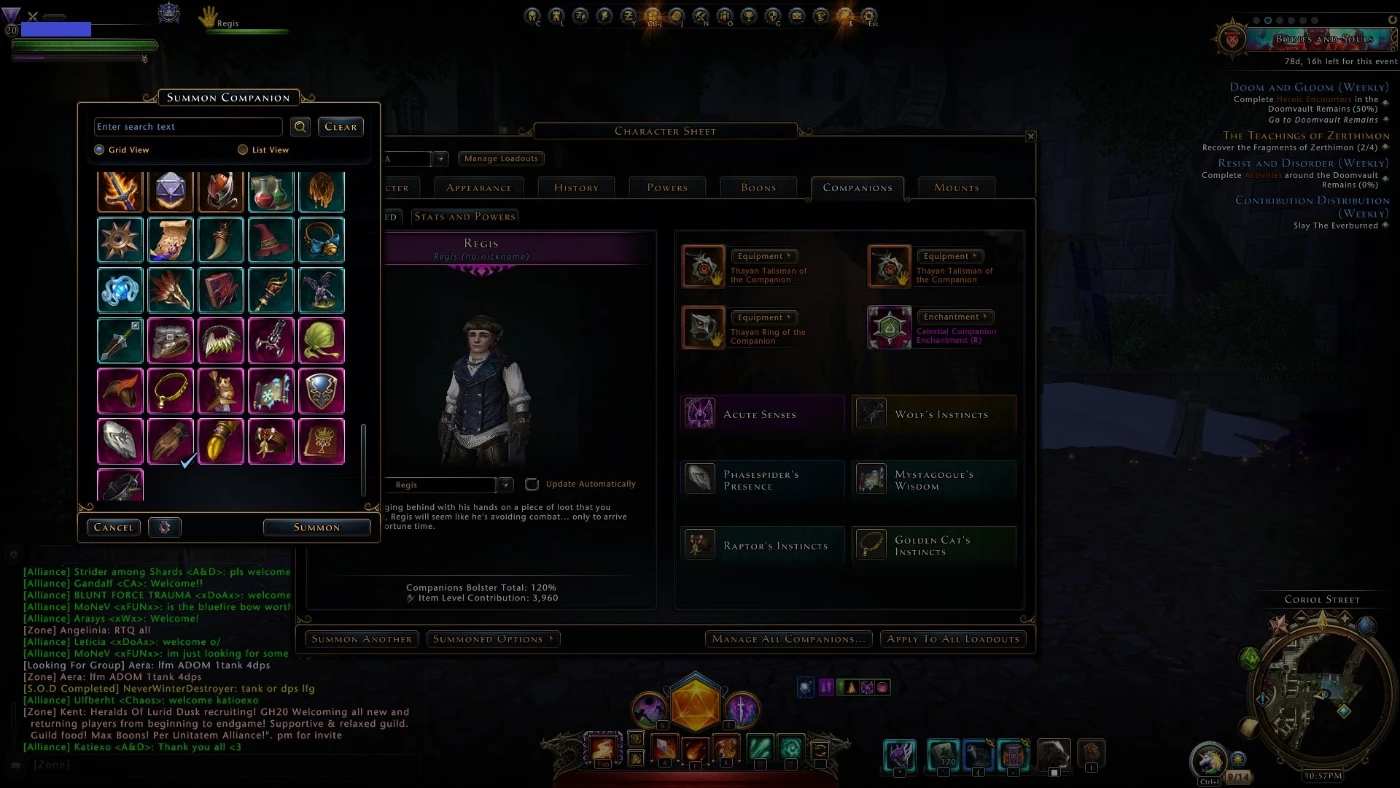Open the Celestial Companion Enchantment slot
Viewport: 1400px width, 788px height.
(889, 327)
